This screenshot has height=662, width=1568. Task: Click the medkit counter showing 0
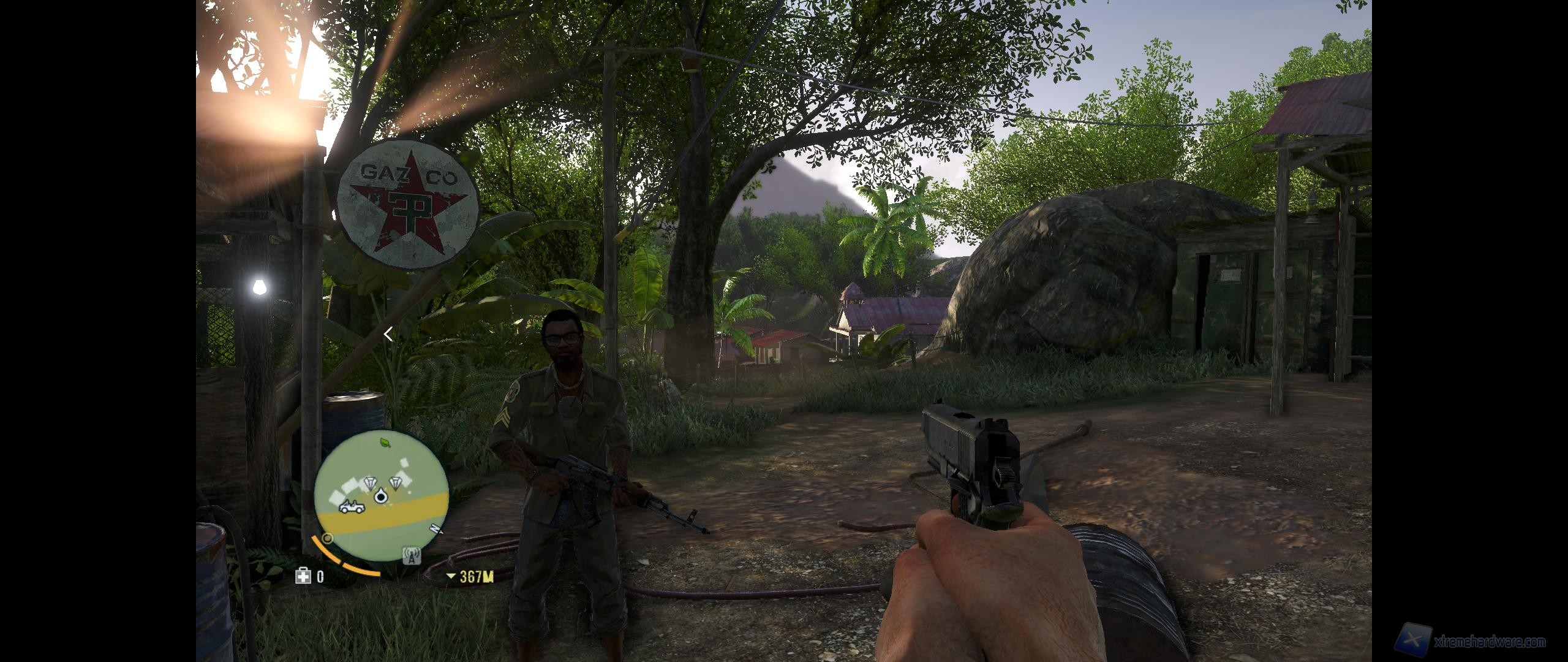click(319, 577)
